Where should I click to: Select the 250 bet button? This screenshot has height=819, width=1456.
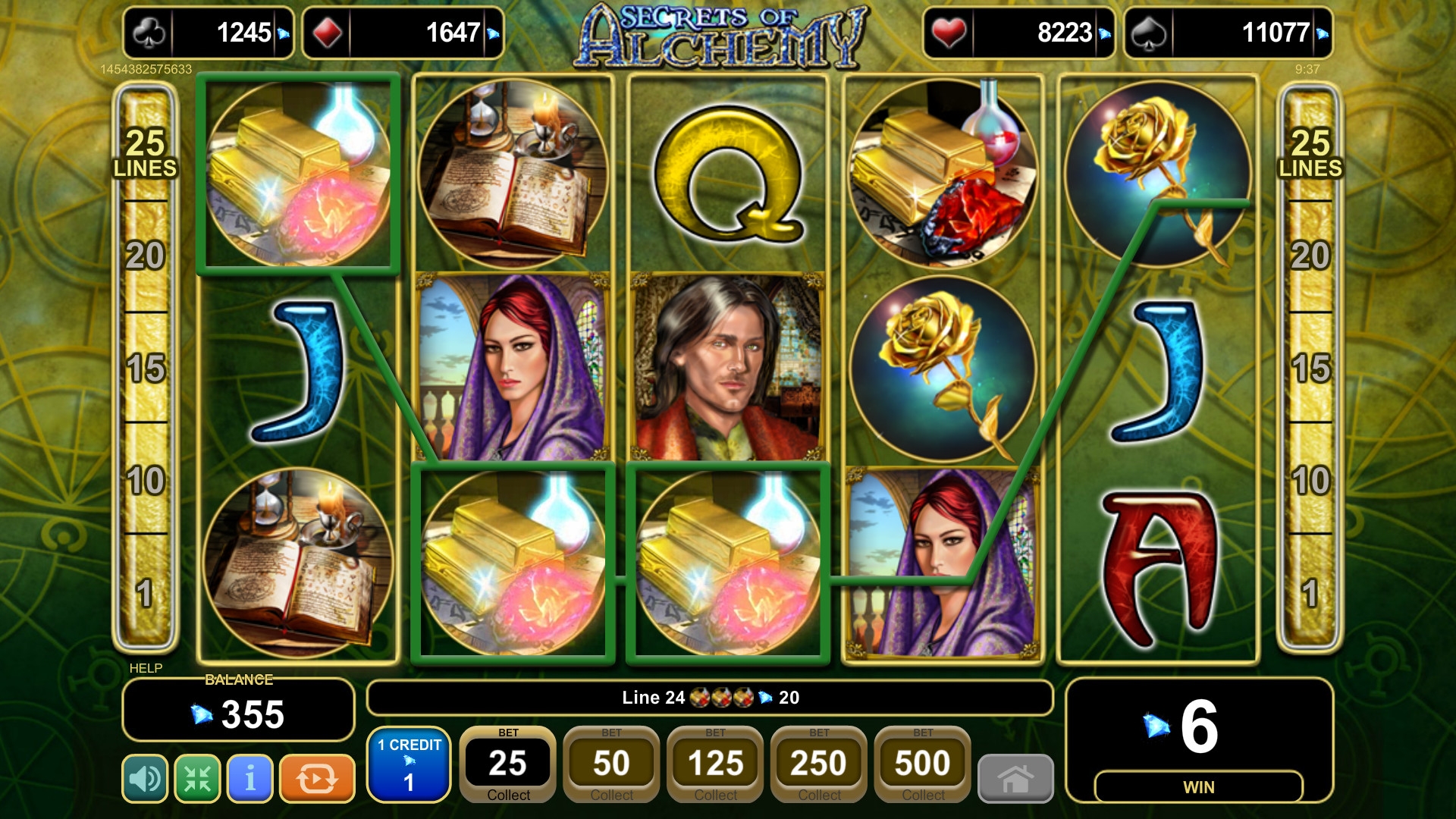tap(819, 764)
